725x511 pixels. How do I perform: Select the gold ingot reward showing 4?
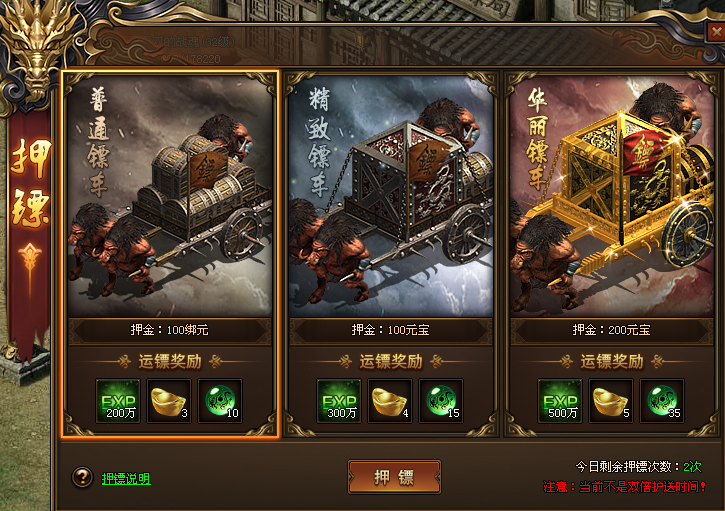coord(390,401)
